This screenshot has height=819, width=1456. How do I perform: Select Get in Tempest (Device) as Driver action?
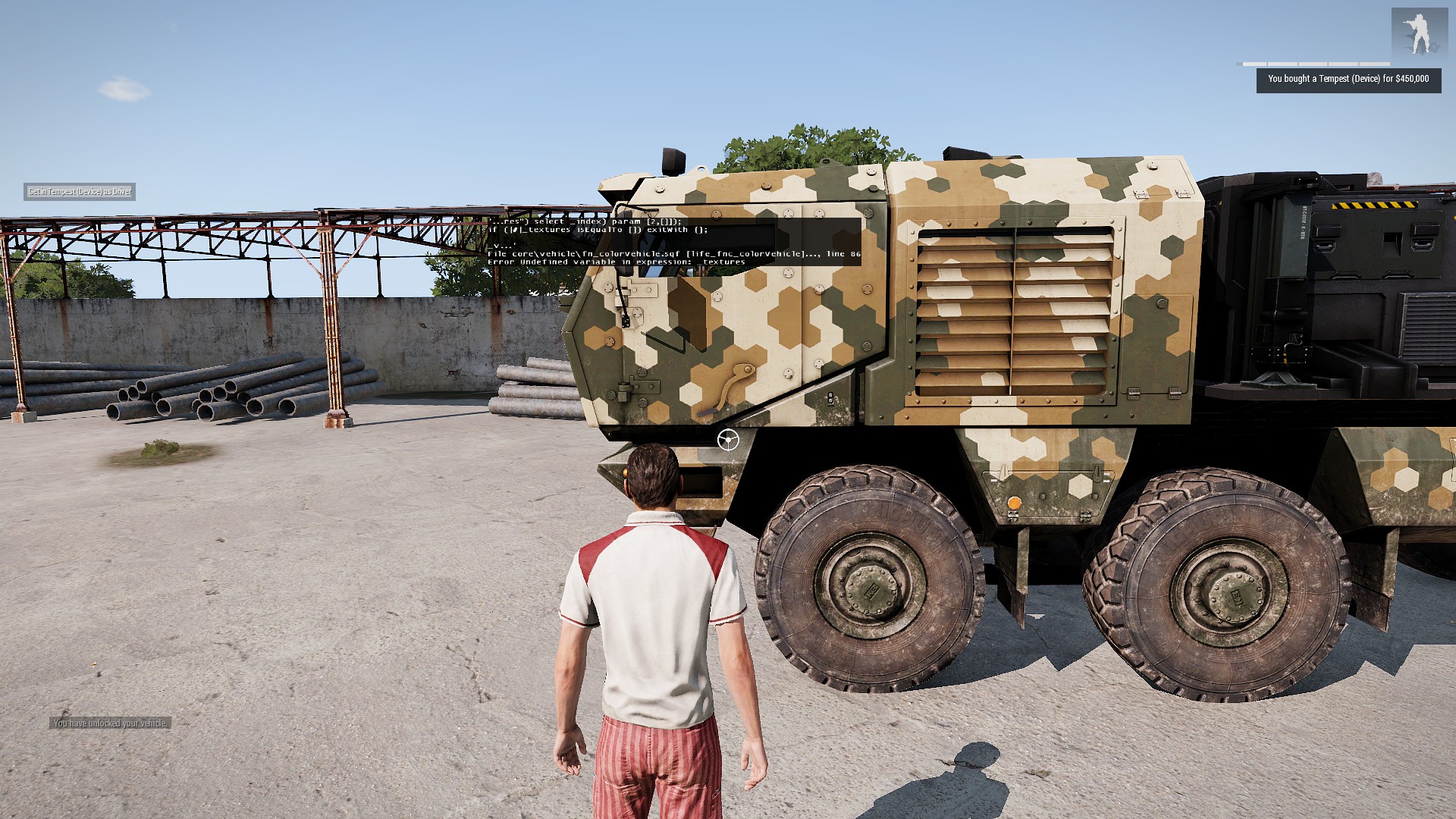[80, 192]
